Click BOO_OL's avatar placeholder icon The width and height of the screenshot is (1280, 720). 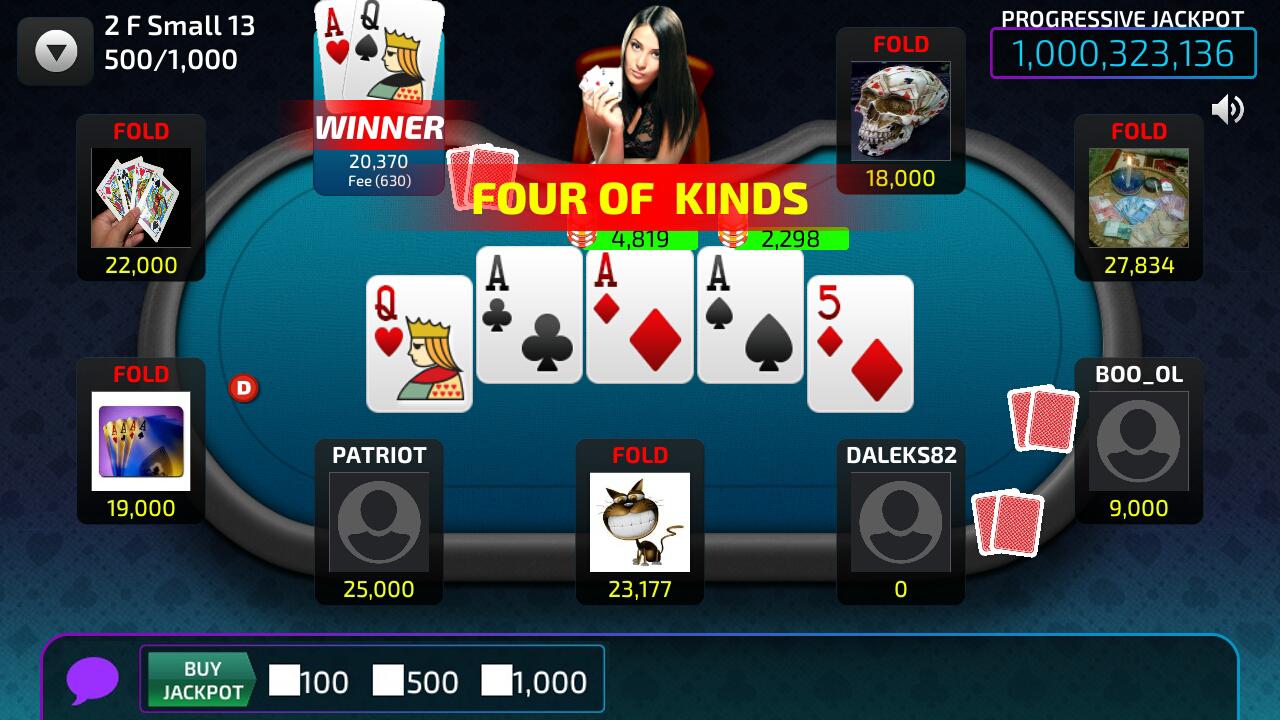click(x=1138, y=441)
